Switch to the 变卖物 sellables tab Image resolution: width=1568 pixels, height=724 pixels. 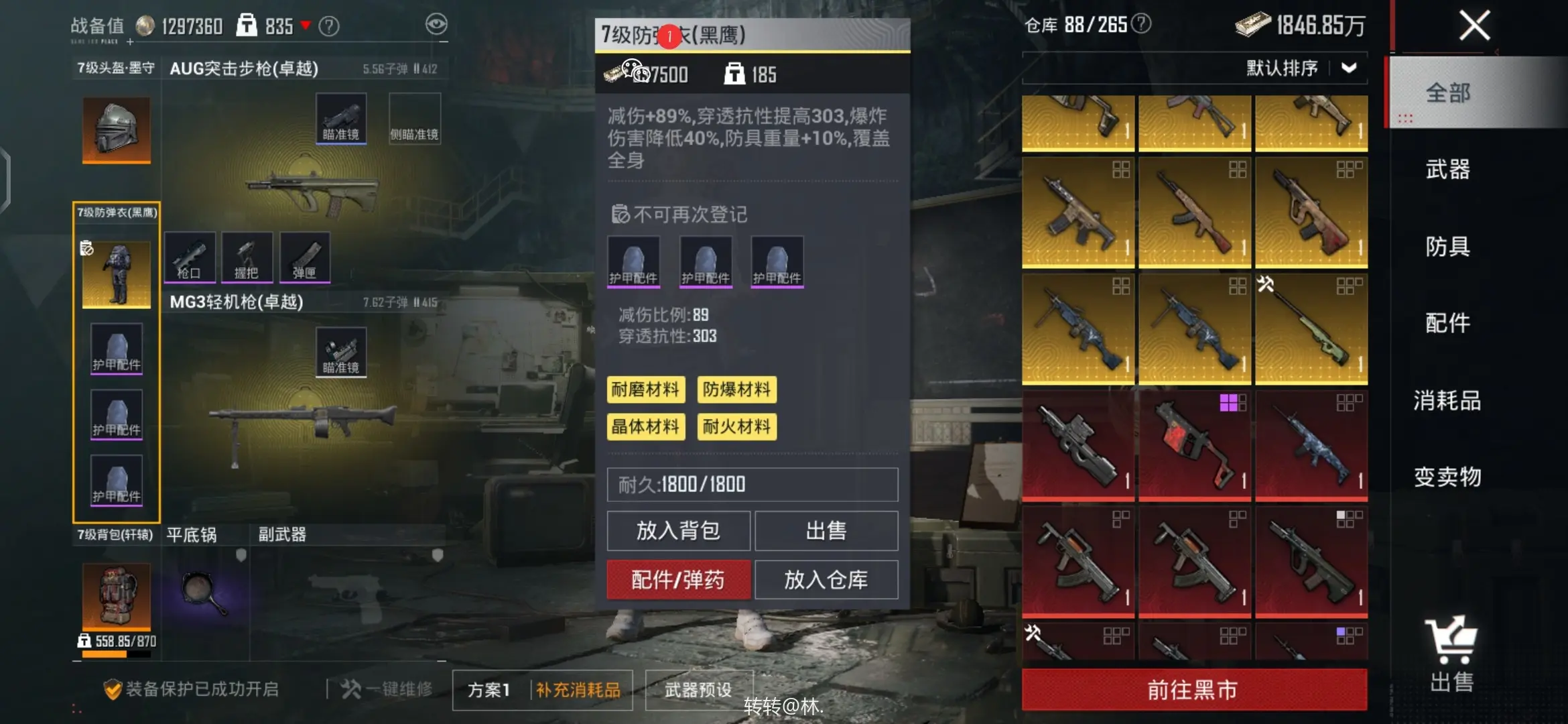pos(1447,477)
